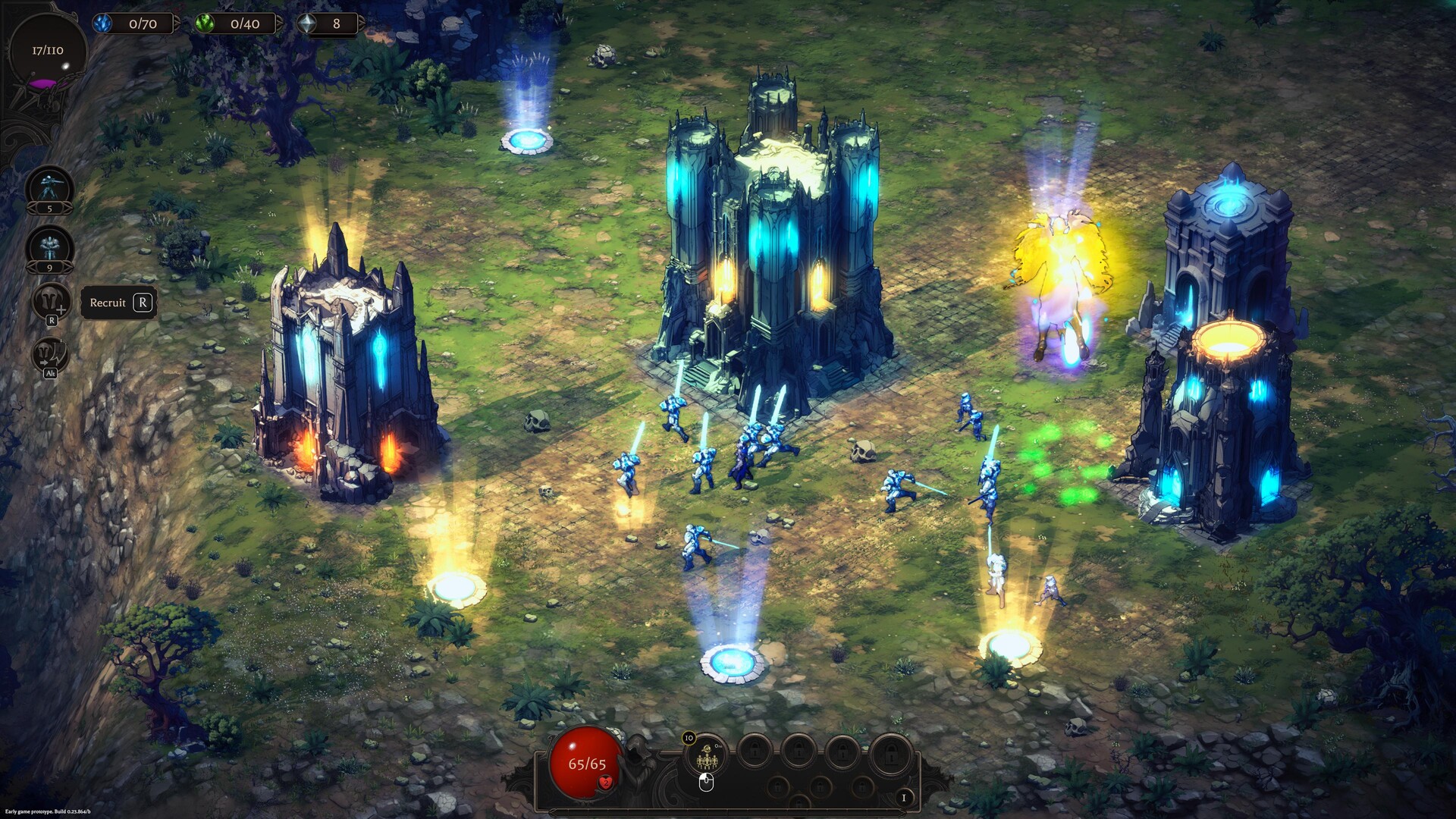The width and height of the screenshot is (1456, 819).
Task: Click the mouse-button indicator under the ability slot
Action: tap(706, 784)
